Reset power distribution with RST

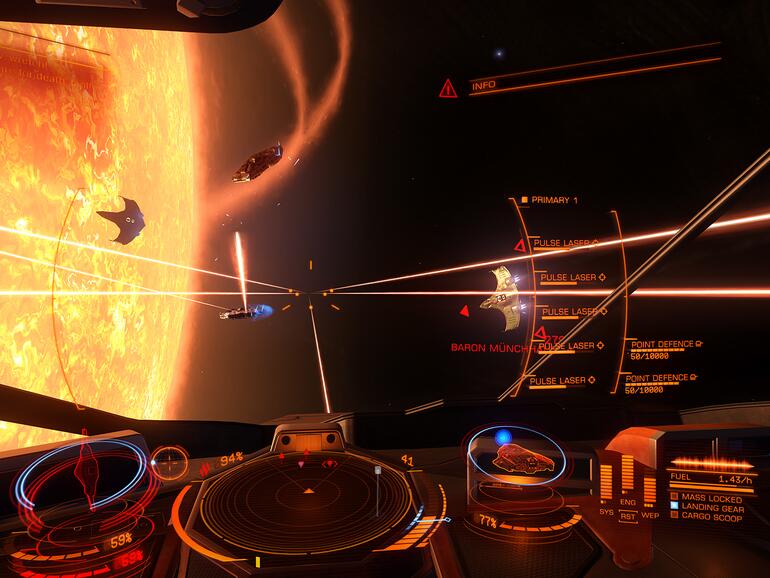[628, 516]
